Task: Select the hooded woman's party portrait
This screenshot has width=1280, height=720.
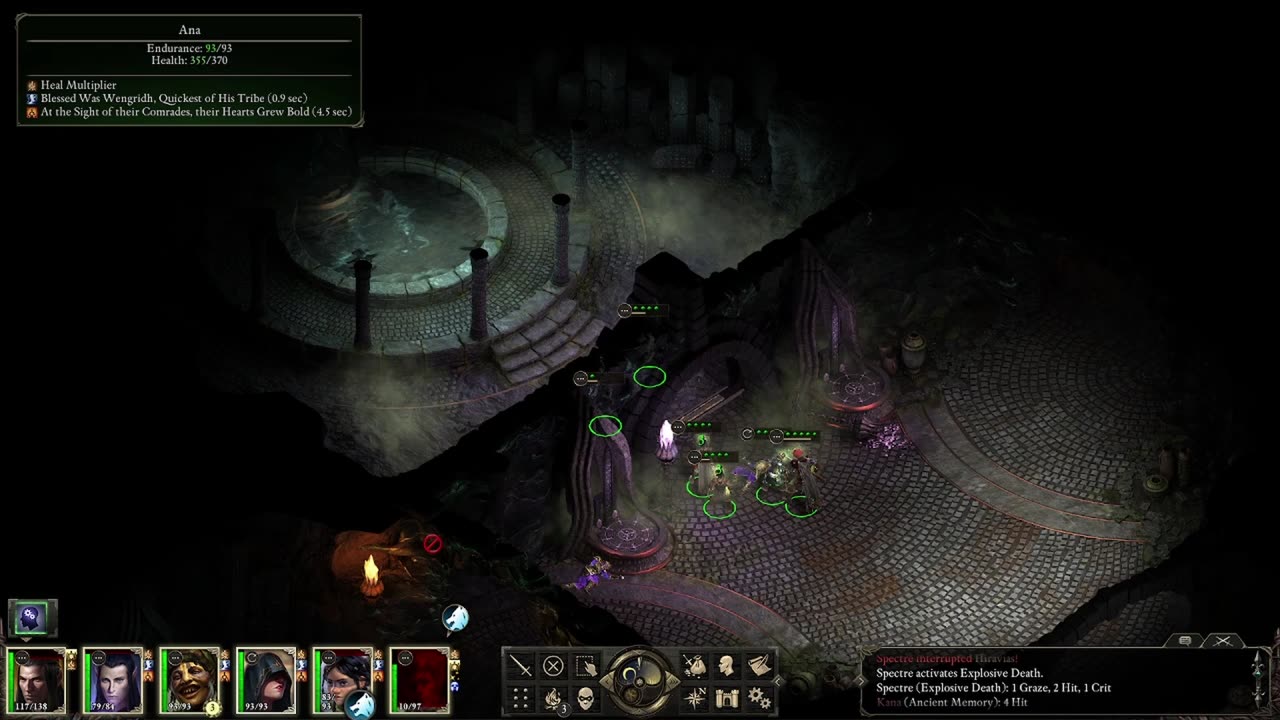Action: 266,679
